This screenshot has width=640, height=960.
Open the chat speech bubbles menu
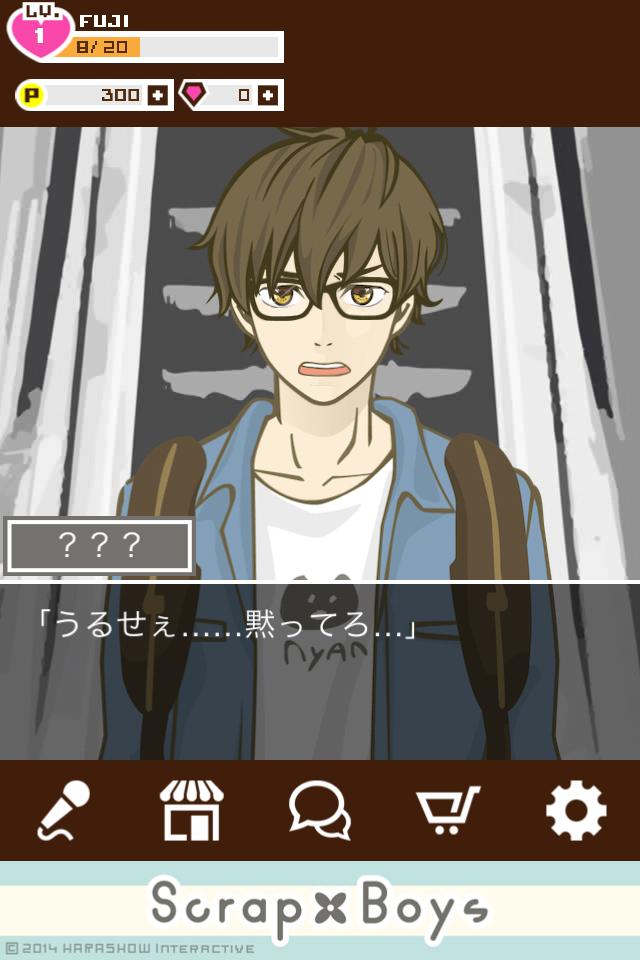(319, 810)
